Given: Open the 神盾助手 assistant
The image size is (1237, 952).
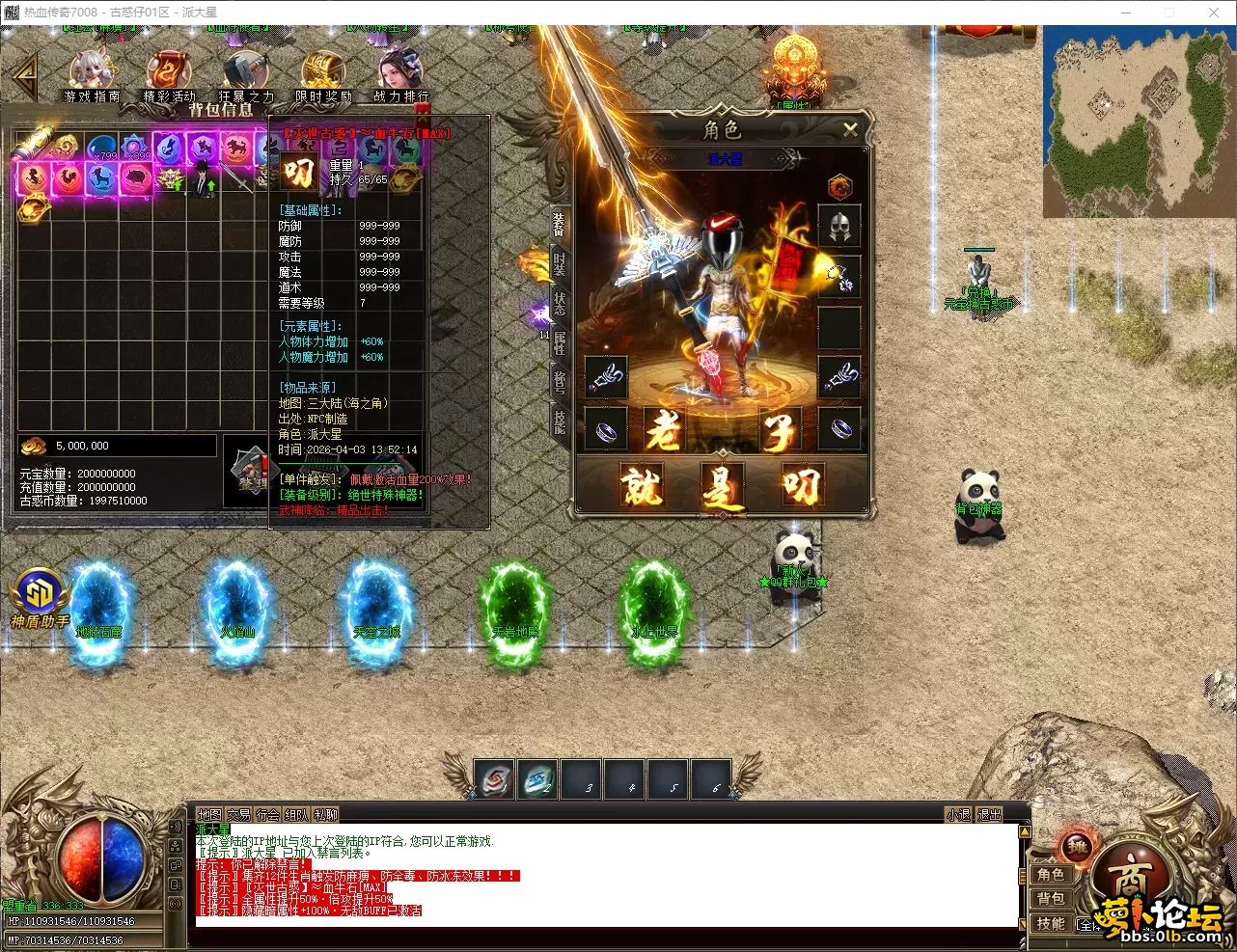Looking at the screenshot, I should [x=39, y=598].
